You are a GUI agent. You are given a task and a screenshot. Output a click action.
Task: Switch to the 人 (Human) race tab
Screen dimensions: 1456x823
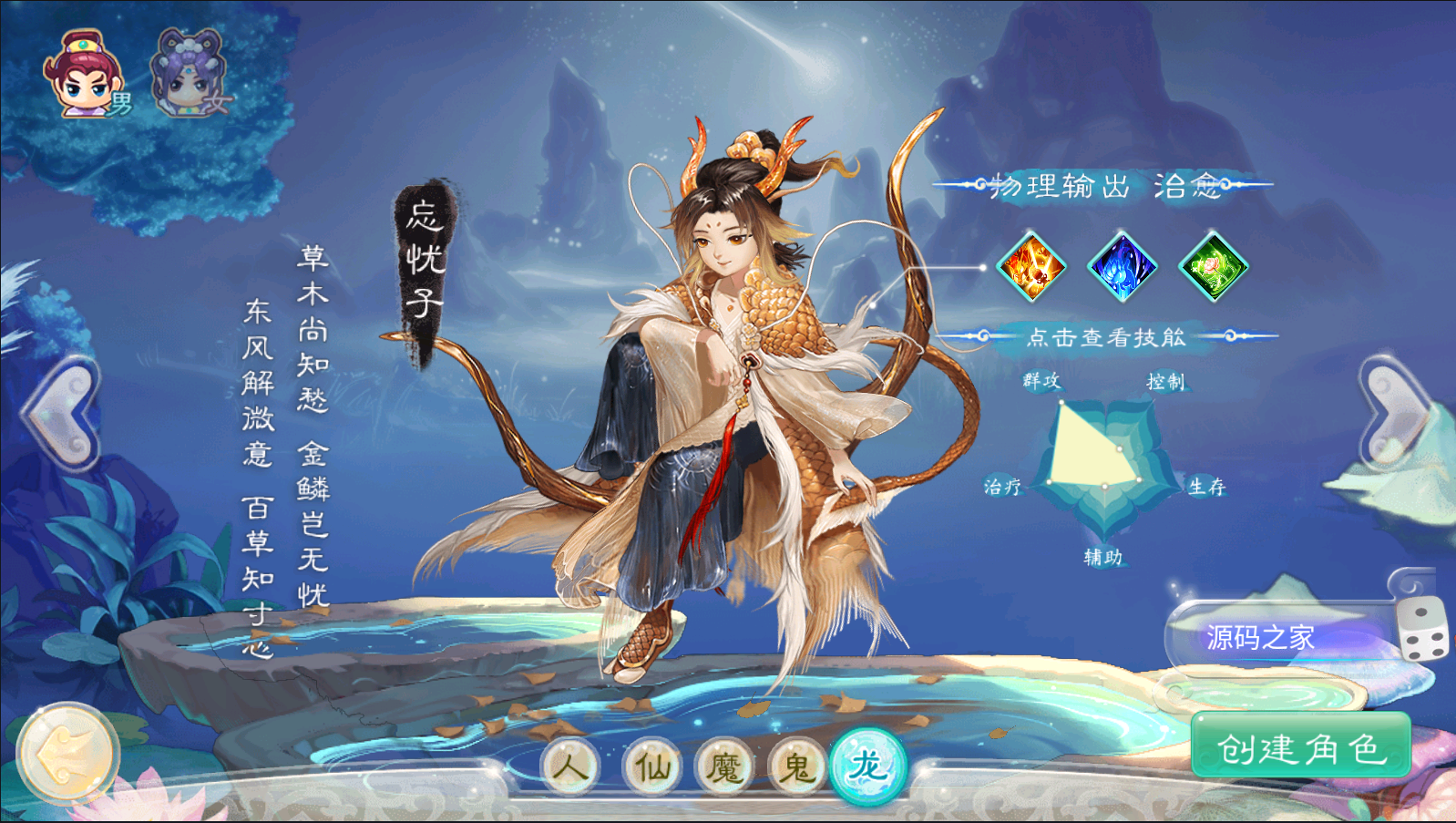pyautogui.click(x=570, y=766)
